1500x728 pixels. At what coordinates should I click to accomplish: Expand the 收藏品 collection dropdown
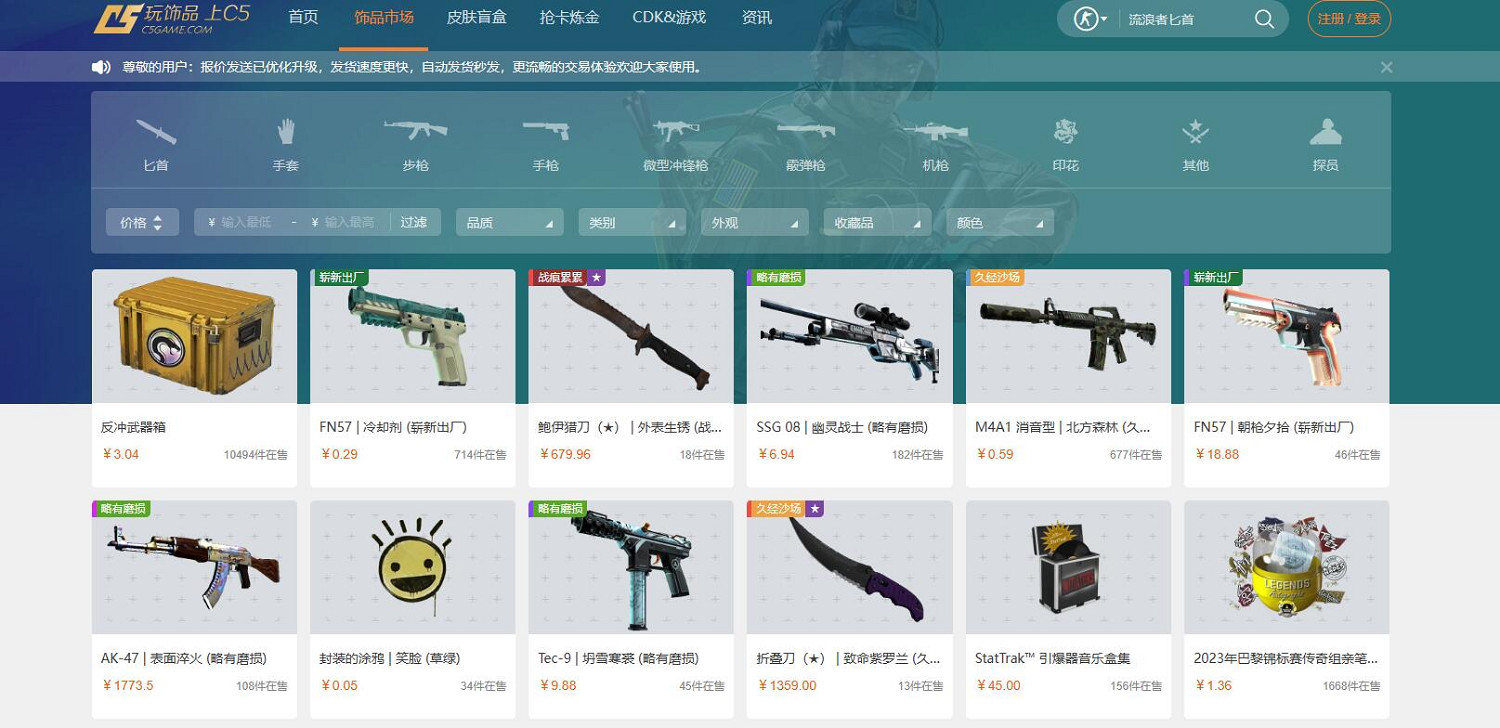tap(877, 222)
